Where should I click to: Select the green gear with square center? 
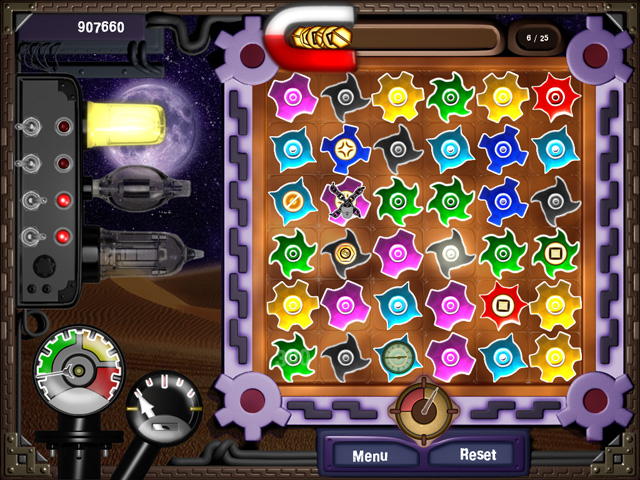click(555, 251)
